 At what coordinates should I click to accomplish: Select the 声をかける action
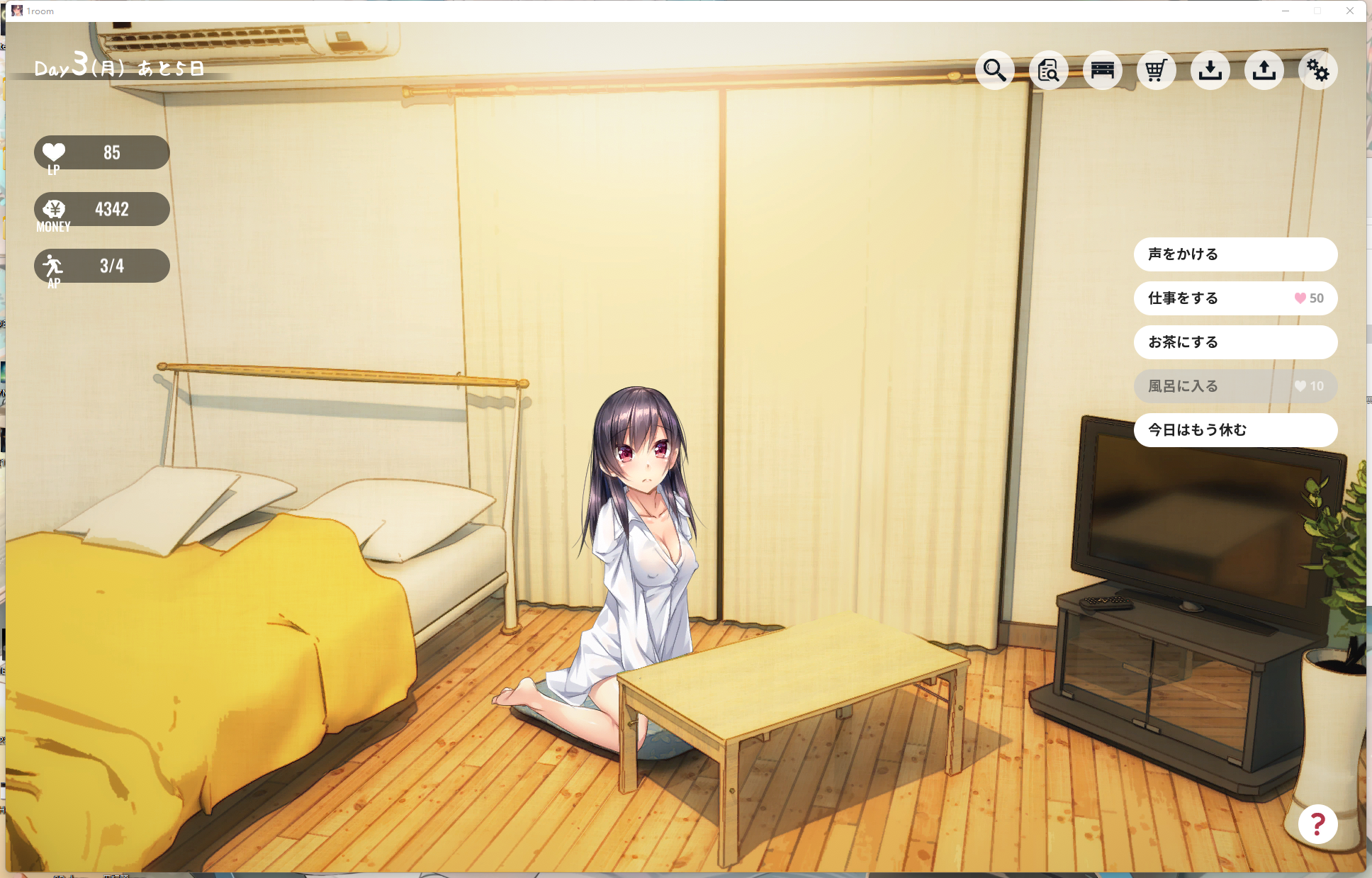coord(1236,254)
